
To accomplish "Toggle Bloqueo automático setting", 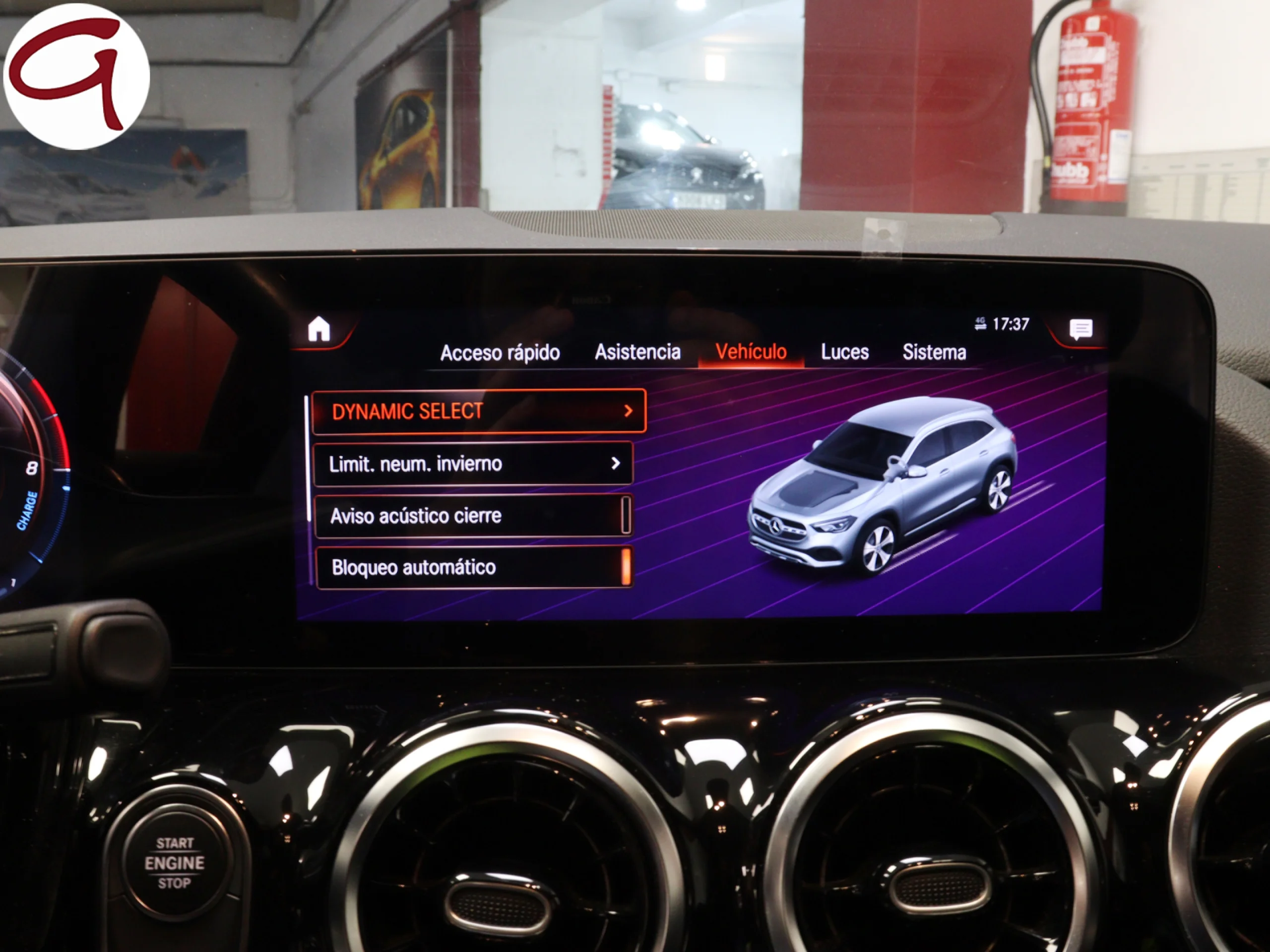I will 474,567.
